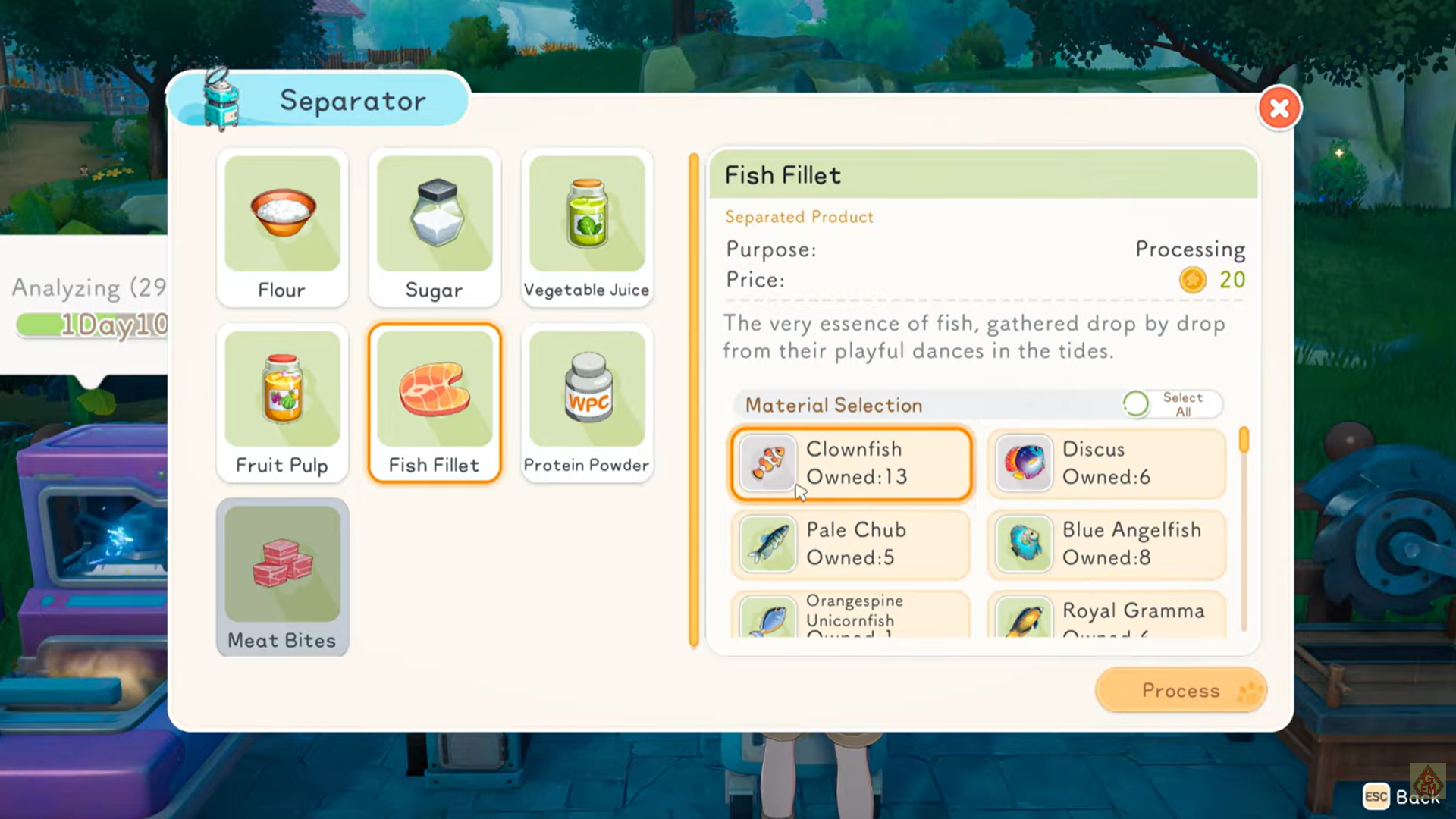
Task: Select the Meat Bites recipe
Action: click(282, 577)
